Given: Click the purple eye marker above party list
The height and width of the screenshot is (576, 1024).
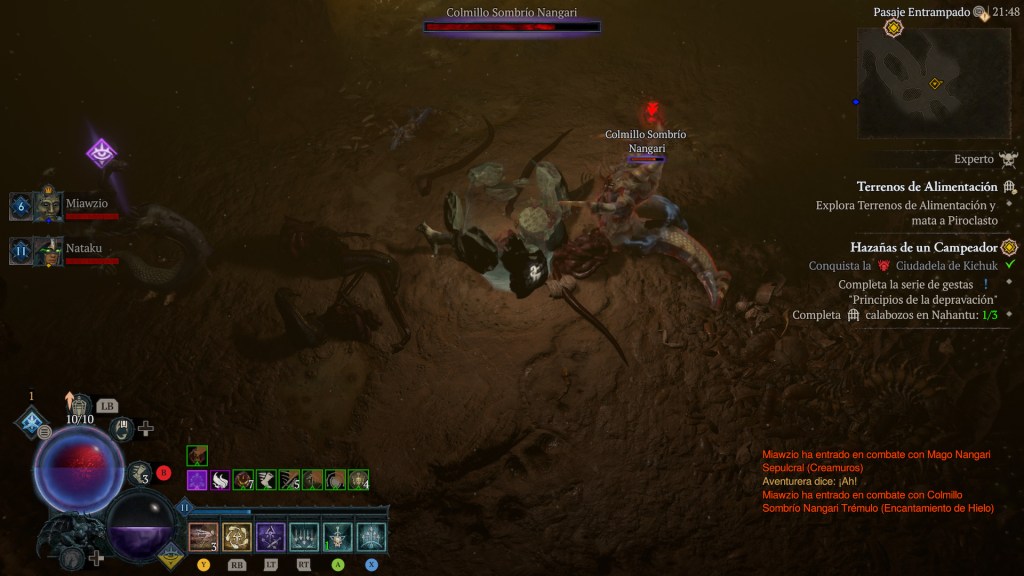Looking at the screenshot, I should (101, 153).
